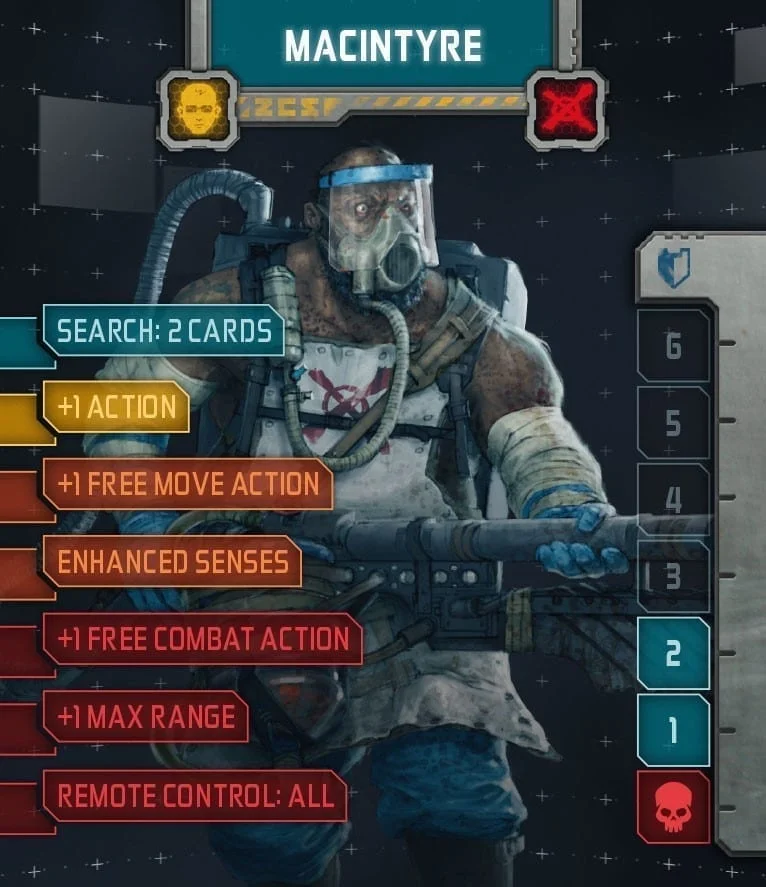Click the Enhanced Senses skill tag

172,561
